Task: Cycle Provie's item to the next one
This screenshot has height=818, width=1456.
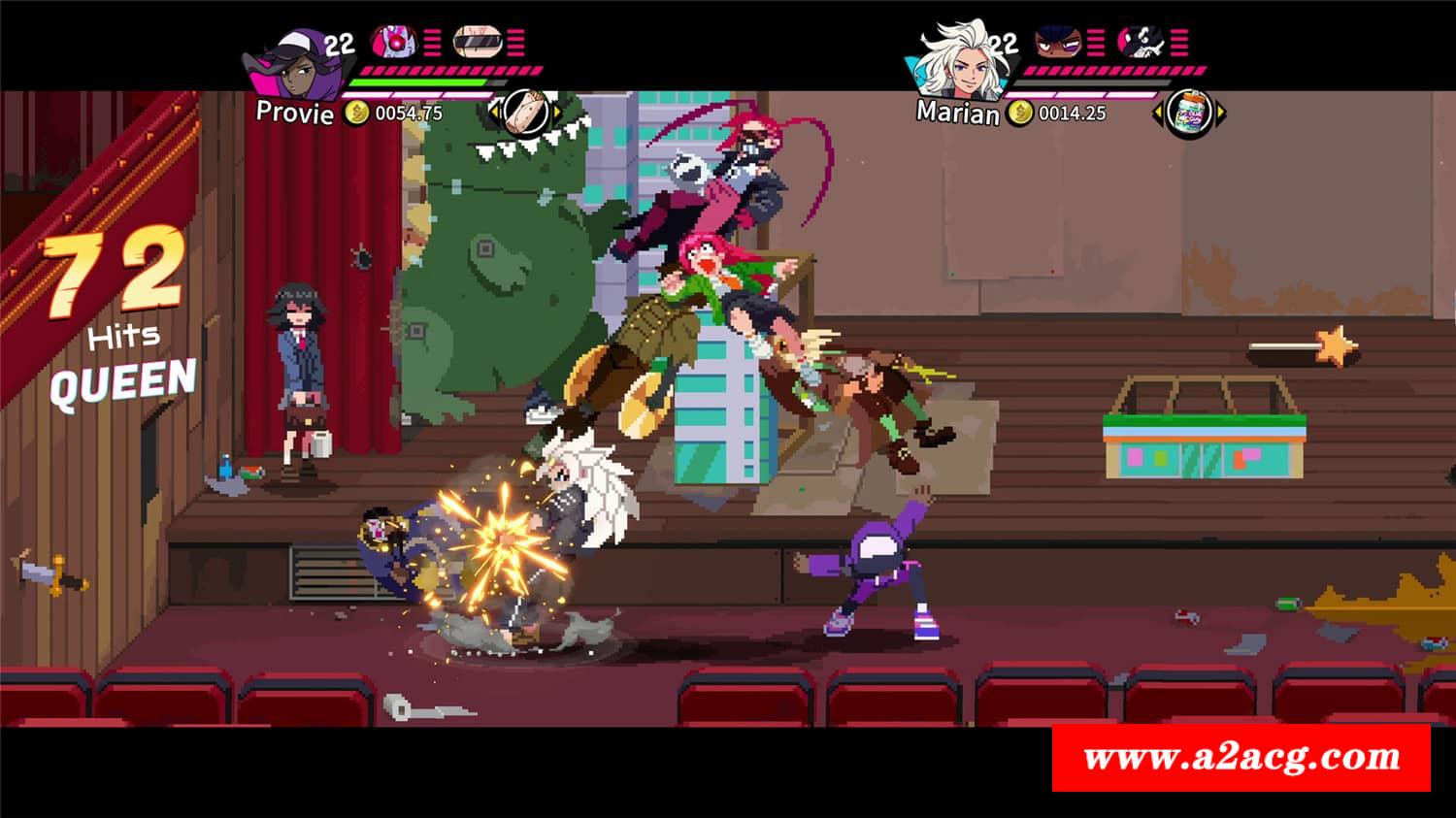Action: tap(557, 113)
